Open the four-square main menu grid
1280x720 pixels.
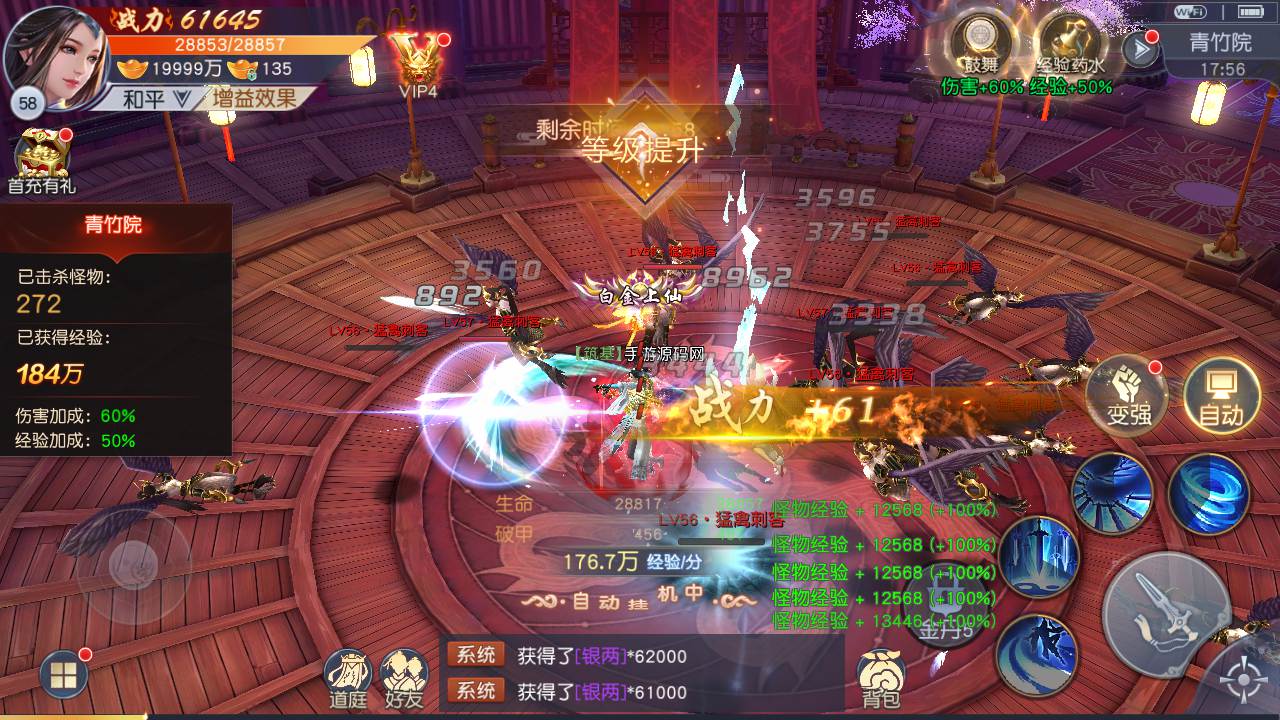tap(63, 676)
